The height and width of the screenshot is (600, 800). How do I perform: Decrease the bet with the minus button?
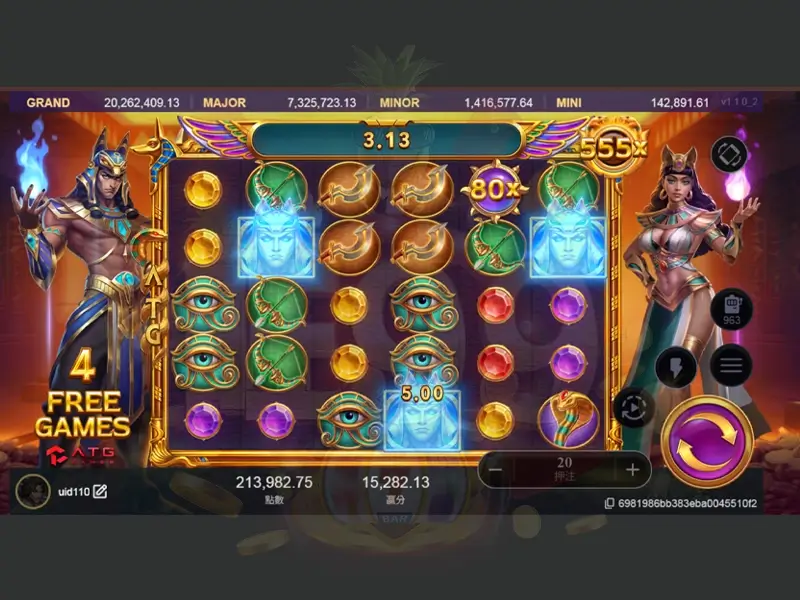tap(496, 469)
